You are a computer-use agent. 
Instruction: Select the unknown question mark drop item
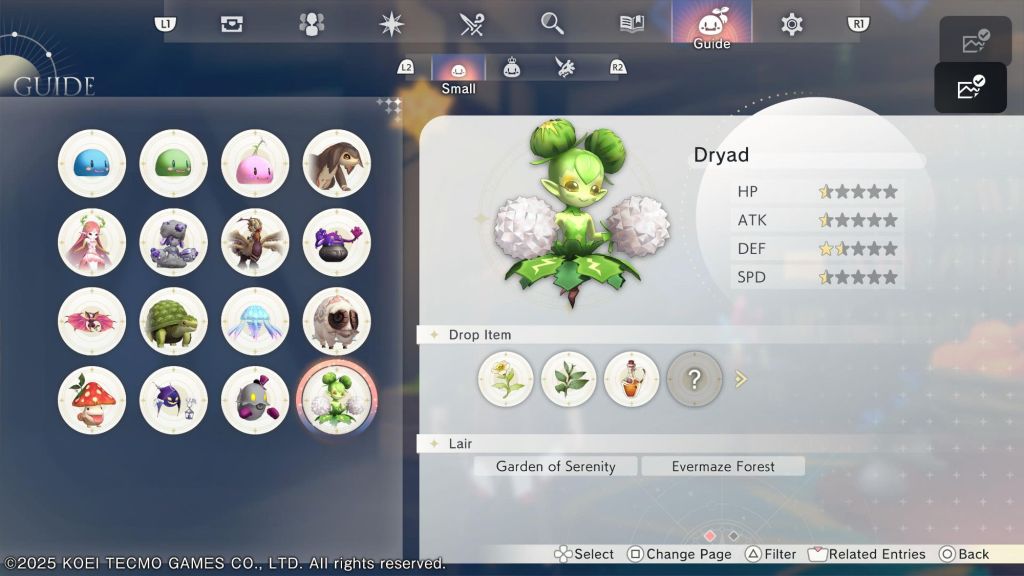(x=695, y=379)
